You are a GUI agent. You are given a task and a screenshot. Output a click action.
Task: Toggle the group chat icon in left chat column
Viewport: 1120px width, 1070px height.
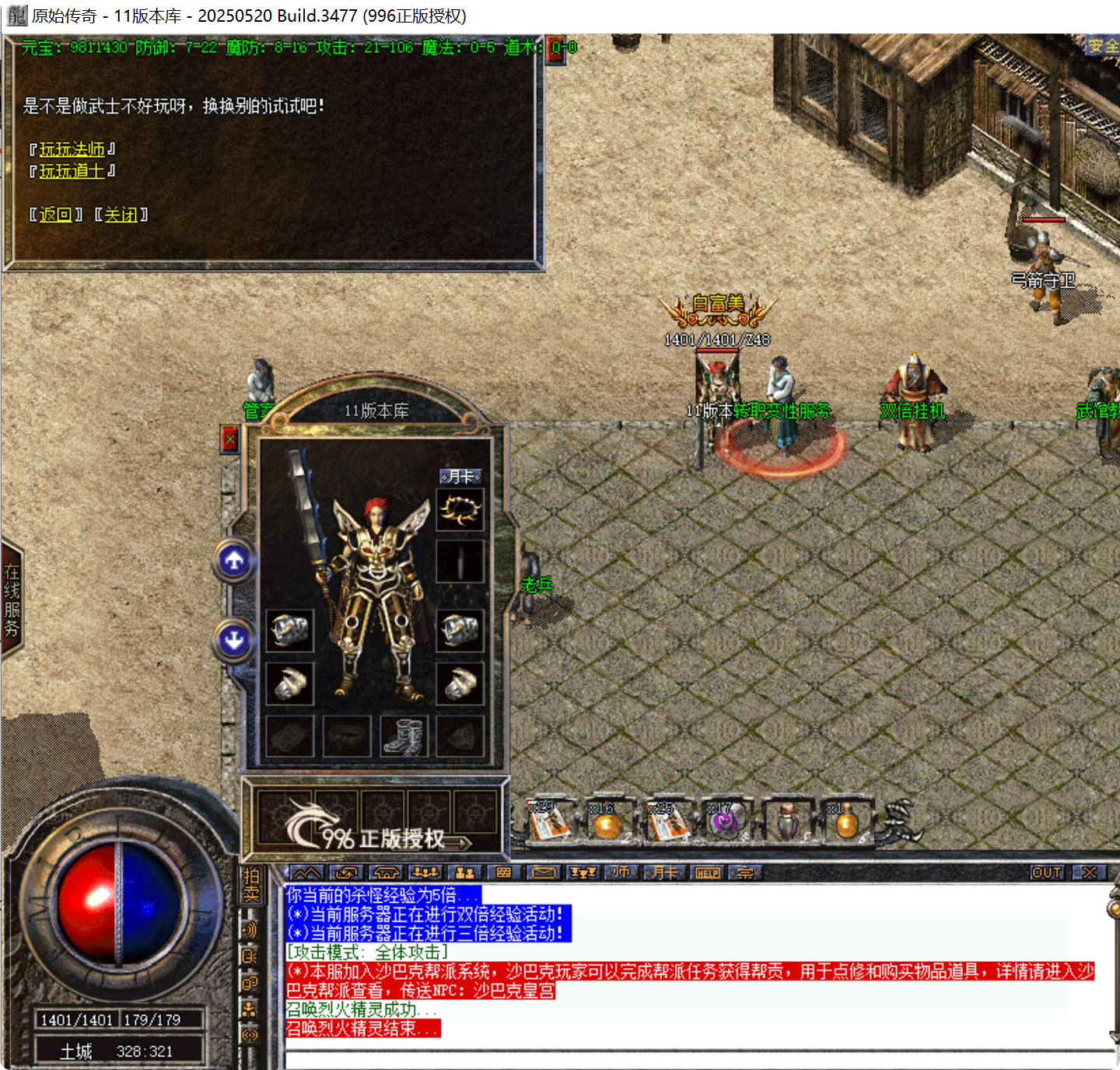pyautogui.click(x=250, y=982)
